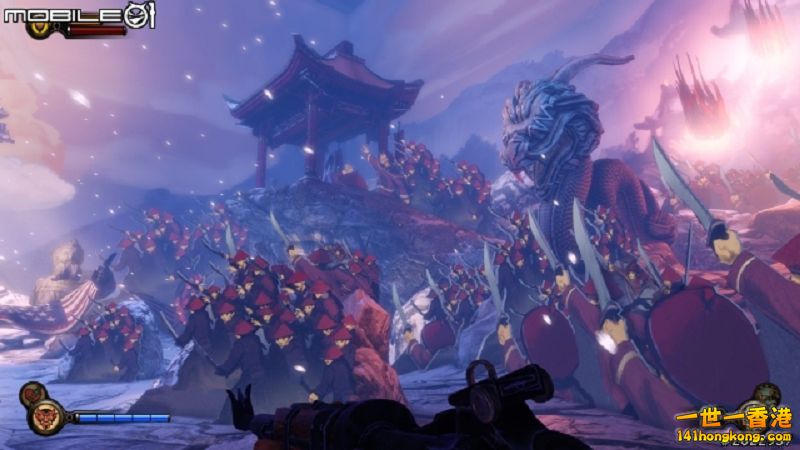800x450 pixels.
Task: Click the weapon icon above the watermark
Action: pyautogui.click(x=768, y=394)
